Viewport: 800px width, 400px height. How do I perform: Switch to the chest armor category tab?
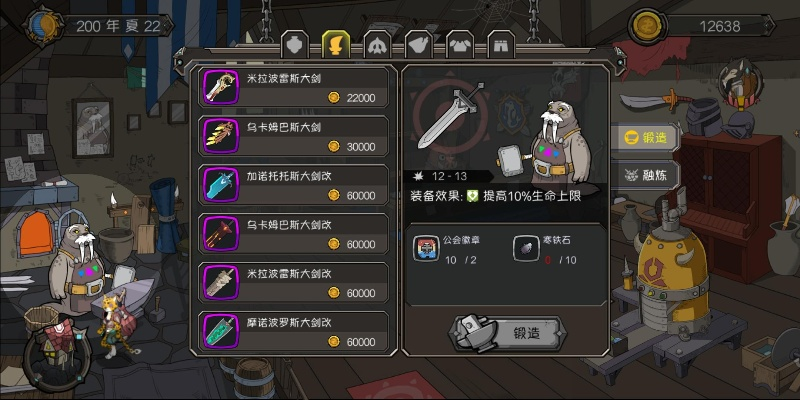tap(459, 44)
